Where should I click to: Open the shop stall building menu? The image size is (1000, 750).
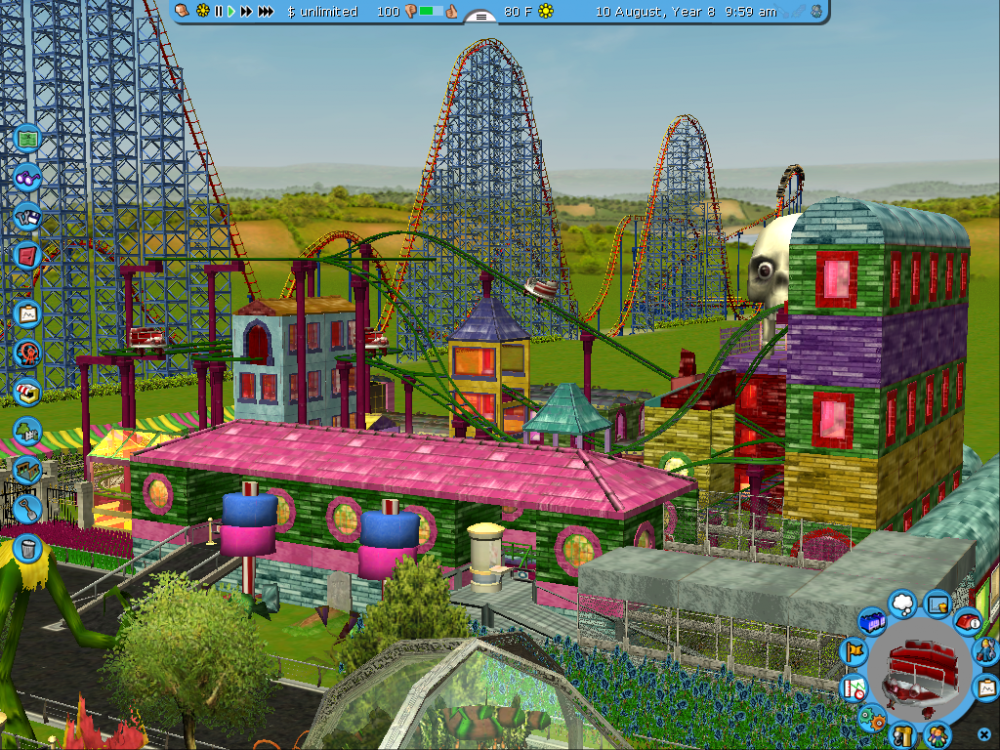tap(27, 391)
